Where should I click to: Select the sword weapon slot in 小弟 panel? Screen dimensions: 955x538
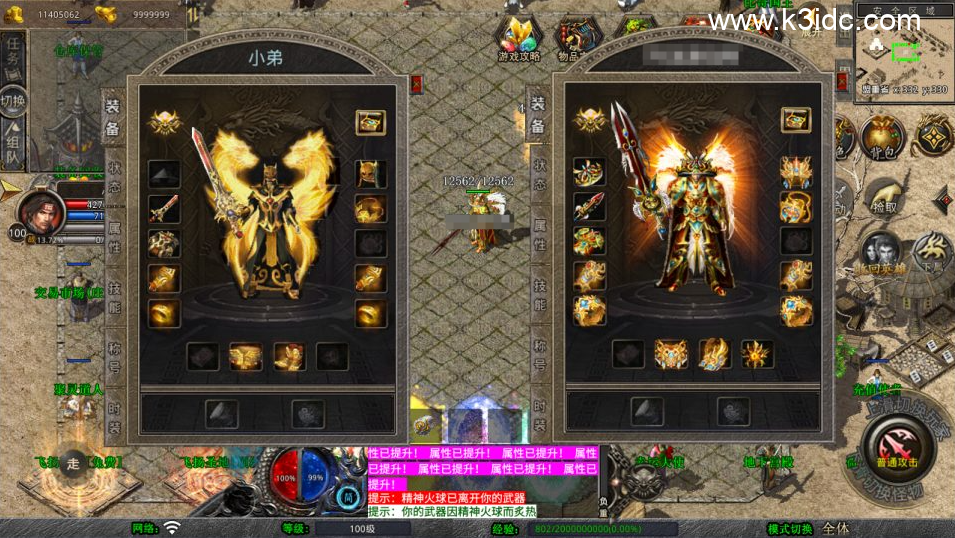pos(164,208)
